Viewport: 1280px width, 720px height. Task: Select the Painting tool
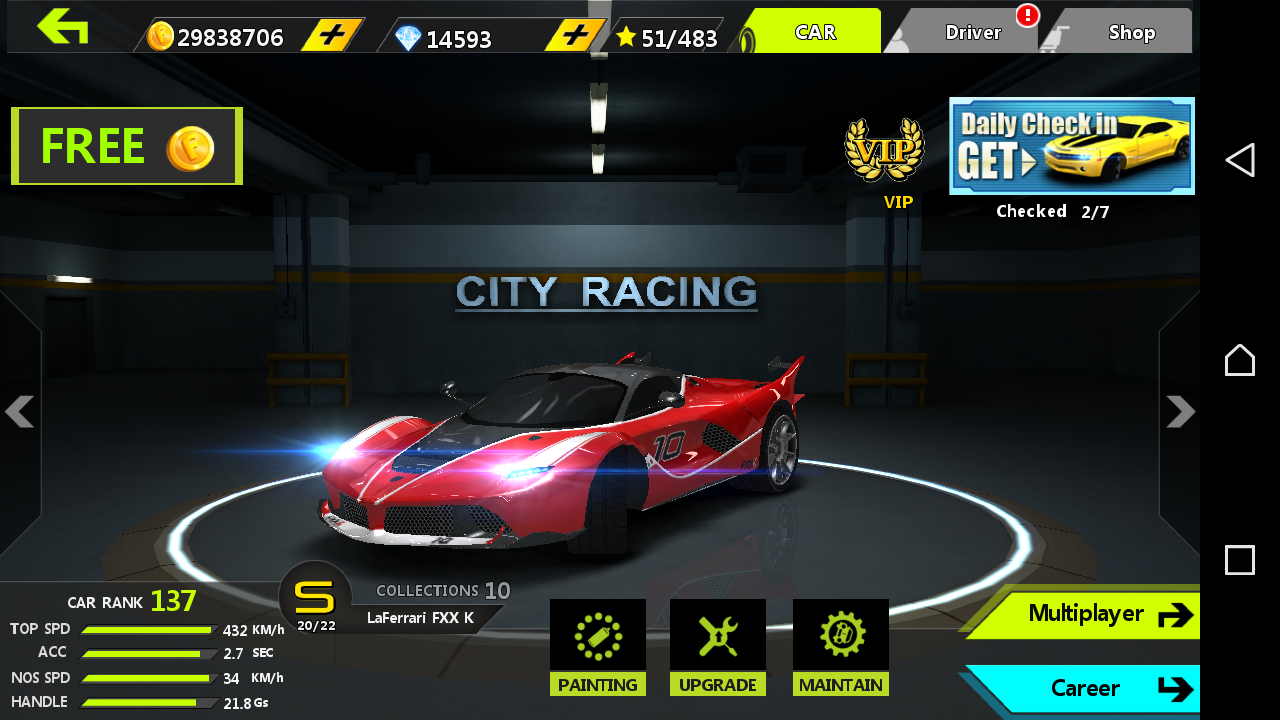(598, 645)
